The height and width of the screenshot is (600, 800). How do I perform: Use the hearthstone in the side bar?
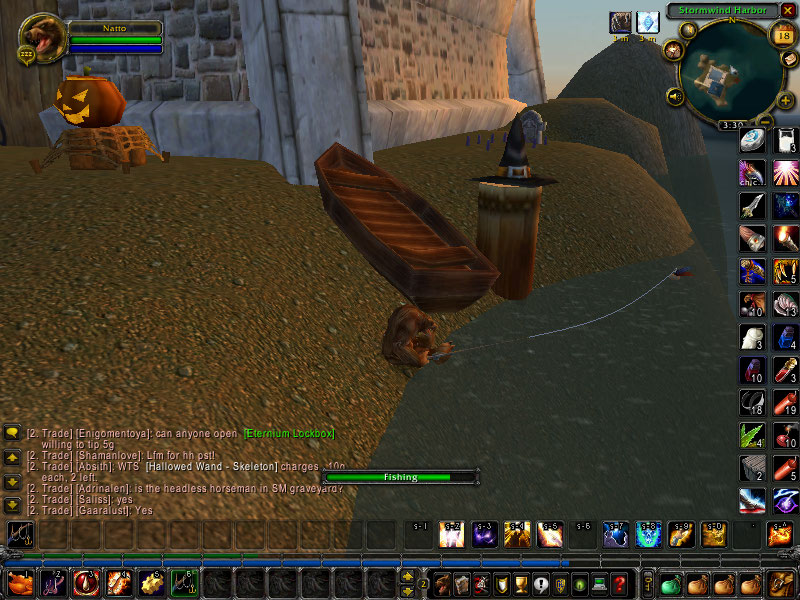752,141
